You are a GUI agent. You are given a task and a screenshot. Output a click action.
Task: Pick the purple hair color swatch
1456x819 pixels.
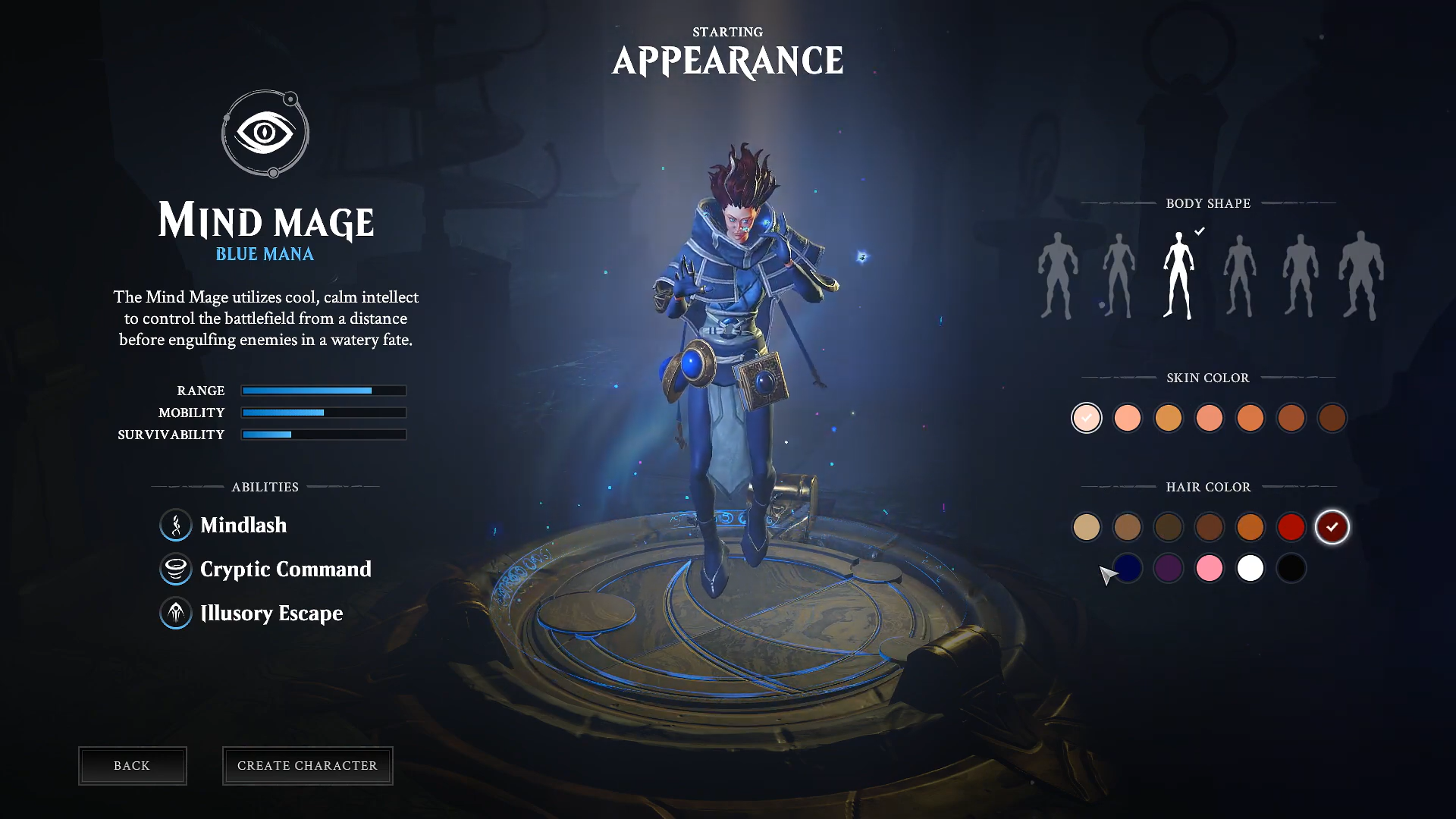tap(1169, 568)
